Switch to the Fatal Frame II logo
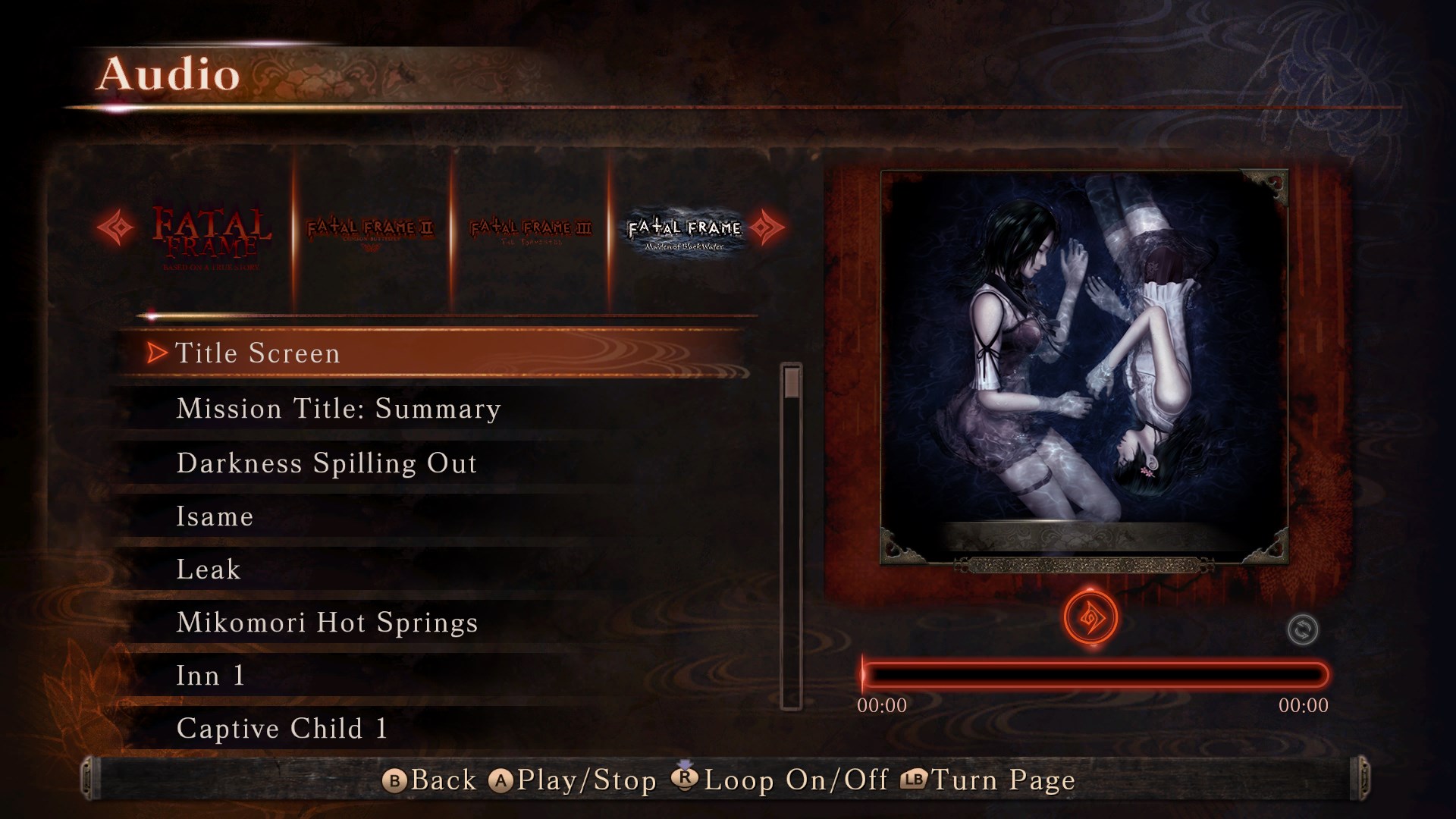This screenshot has height=819, width=1456. pos(369,229)
